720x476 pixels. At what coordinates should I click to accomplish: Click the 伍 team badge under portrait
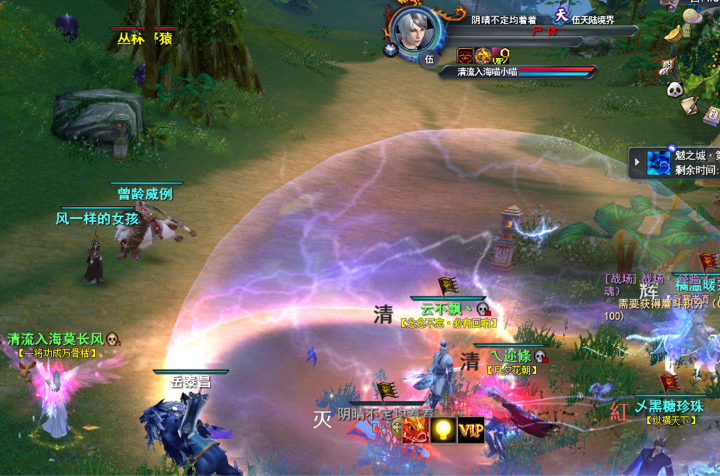[427, 58]
